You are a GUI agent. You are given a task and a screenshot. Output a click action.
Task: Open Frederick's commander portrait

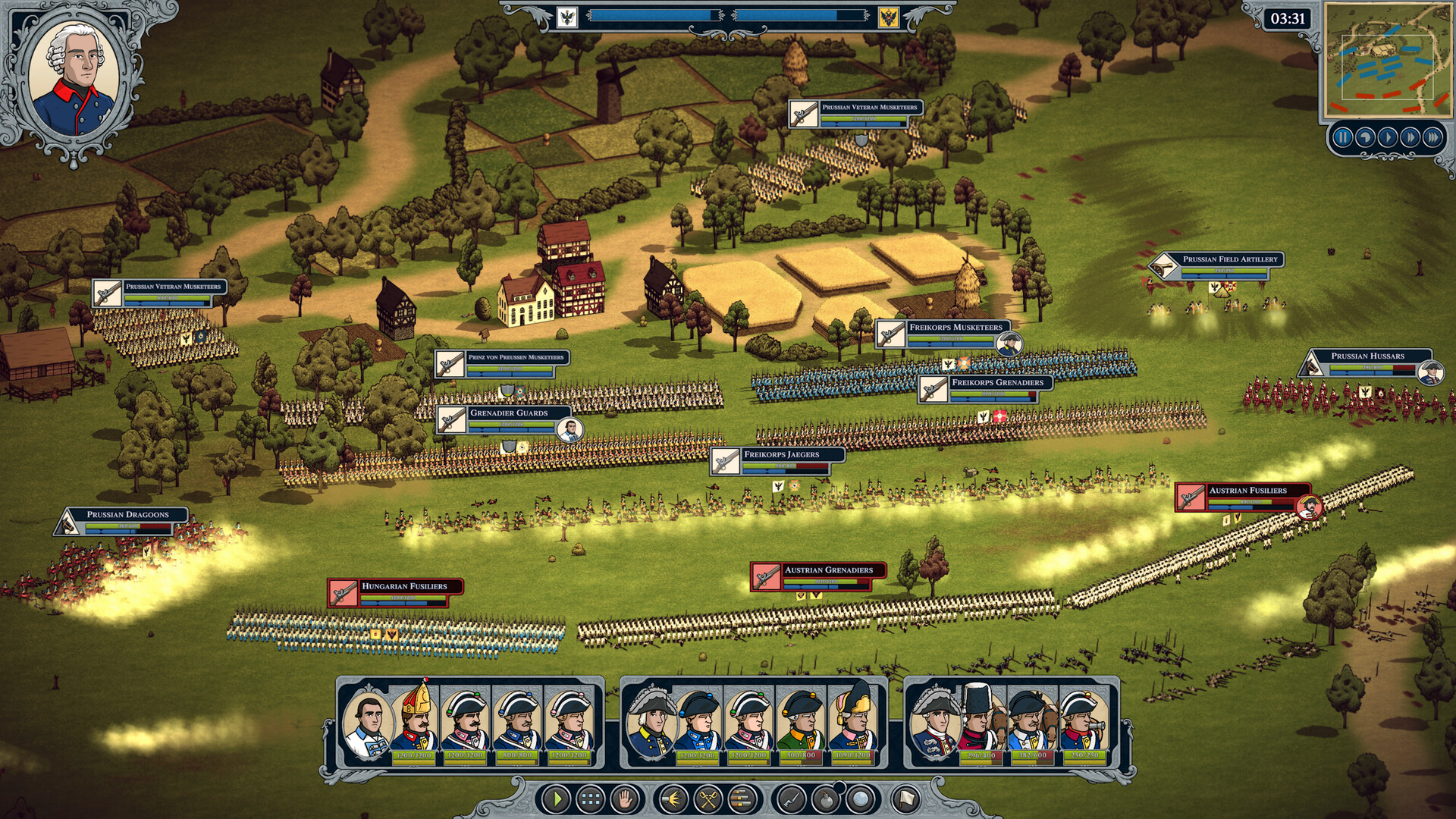pyautogui.click(x=74, y=77)
